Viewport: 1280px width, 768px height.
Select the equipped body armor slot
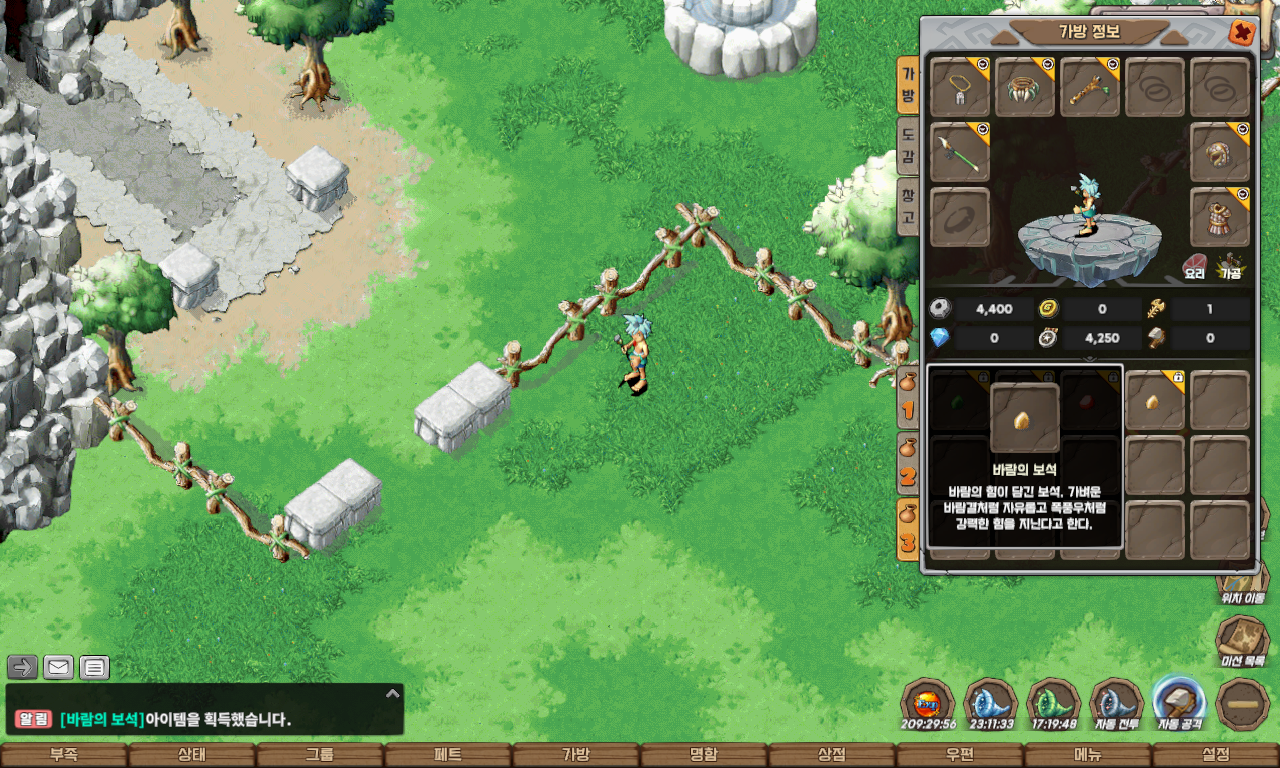(x=1220, y=217)
